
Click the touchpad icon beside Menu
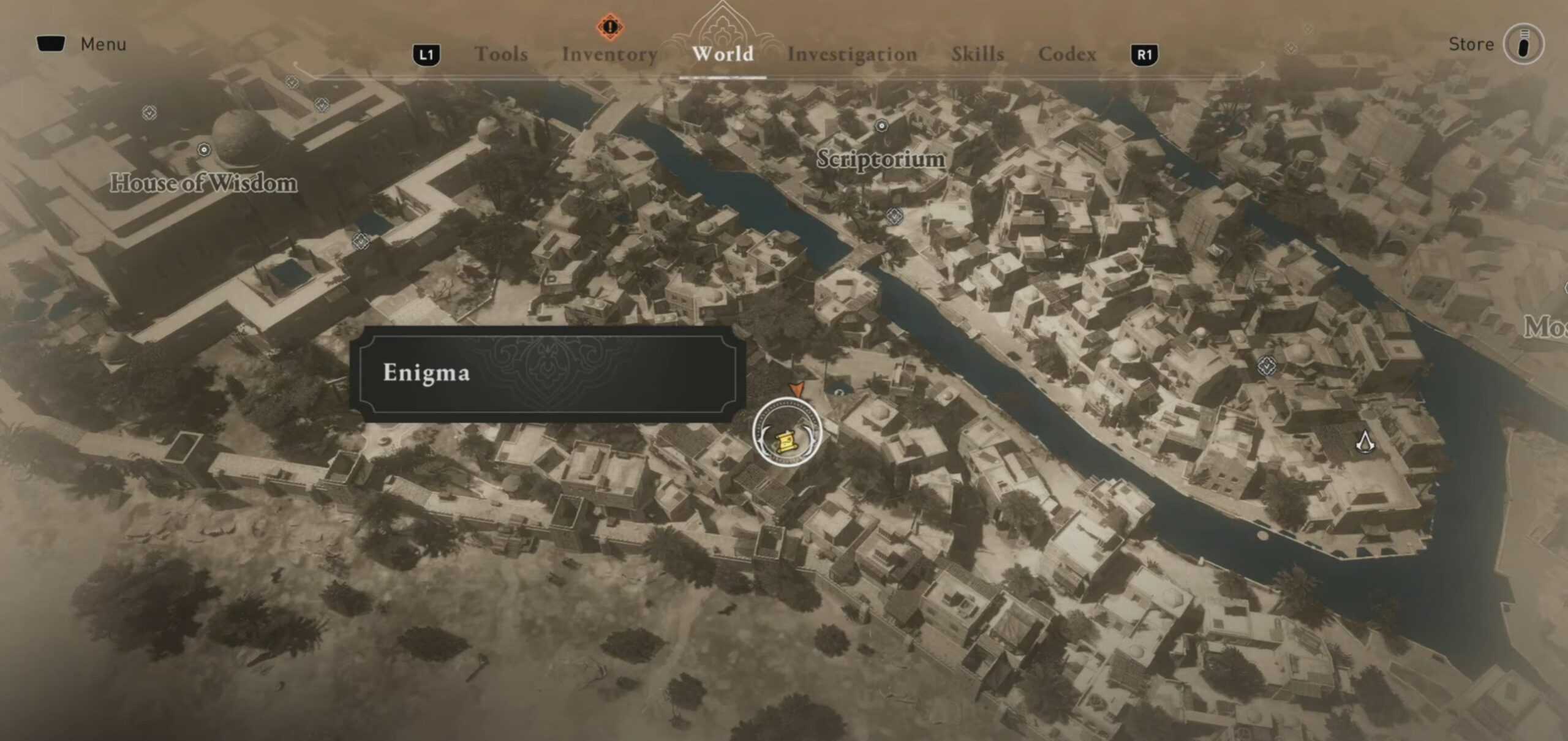[52, 43]
